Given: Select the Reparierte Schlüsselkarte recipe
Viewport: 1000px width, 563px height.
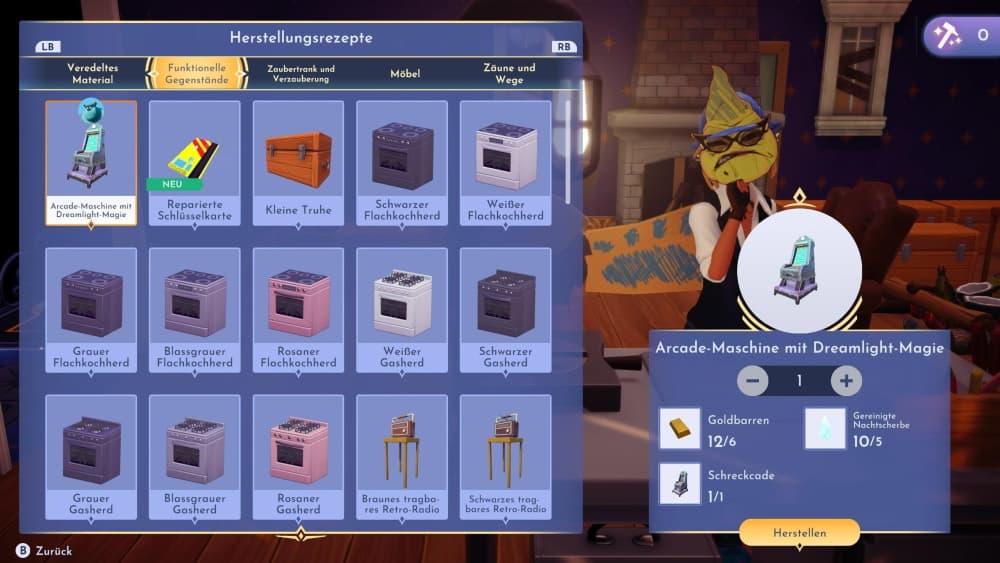Looking at the screenshot, I should (194, 162).
